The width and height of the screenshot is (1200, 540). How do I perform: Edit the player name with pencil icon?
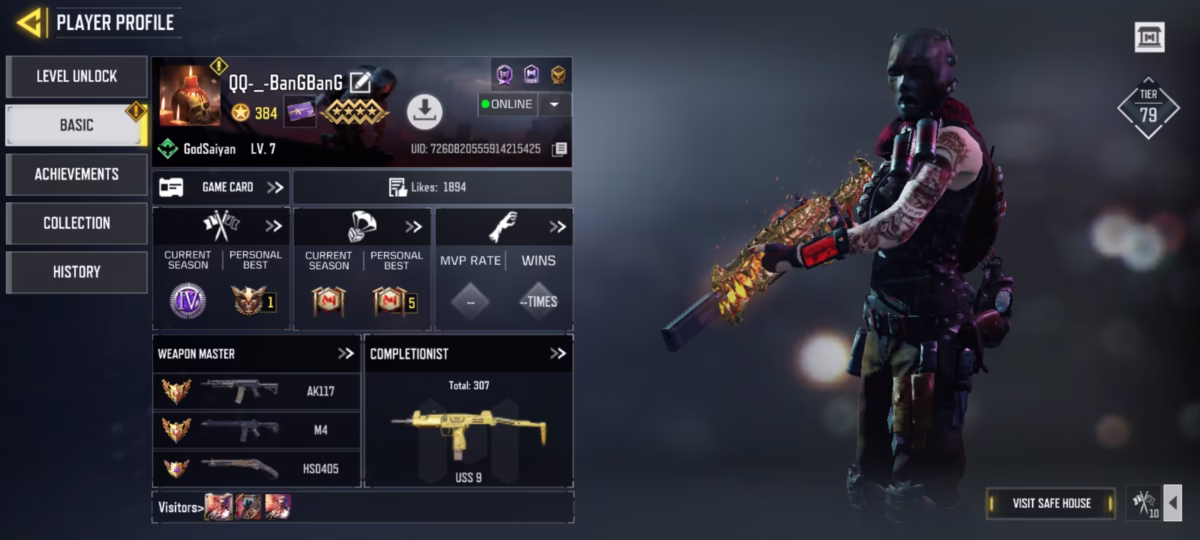pos(360,83)
